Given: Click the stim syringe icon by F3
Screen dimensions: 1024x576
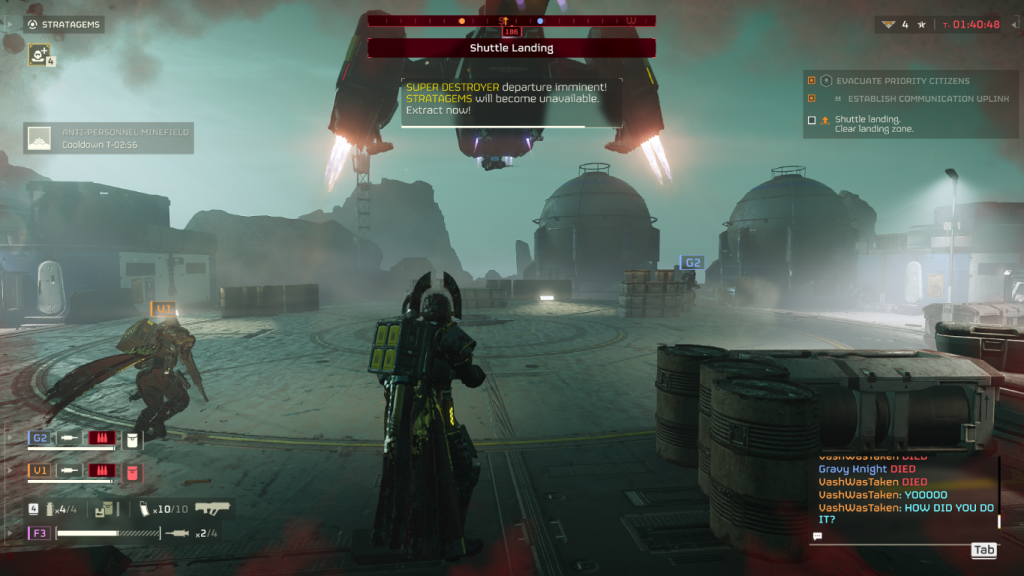Looking at the screenshot, I should pos(176,533).
